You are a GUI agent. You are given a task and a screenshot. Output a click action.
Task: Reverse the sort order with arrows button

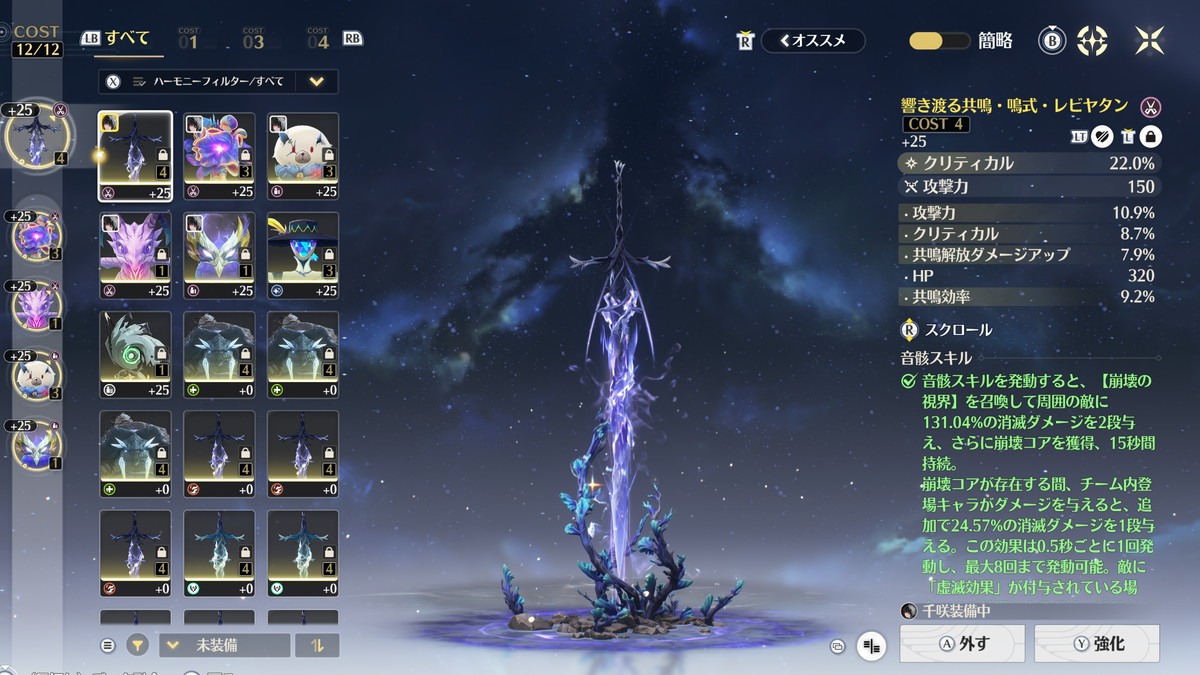coord(317,645)
